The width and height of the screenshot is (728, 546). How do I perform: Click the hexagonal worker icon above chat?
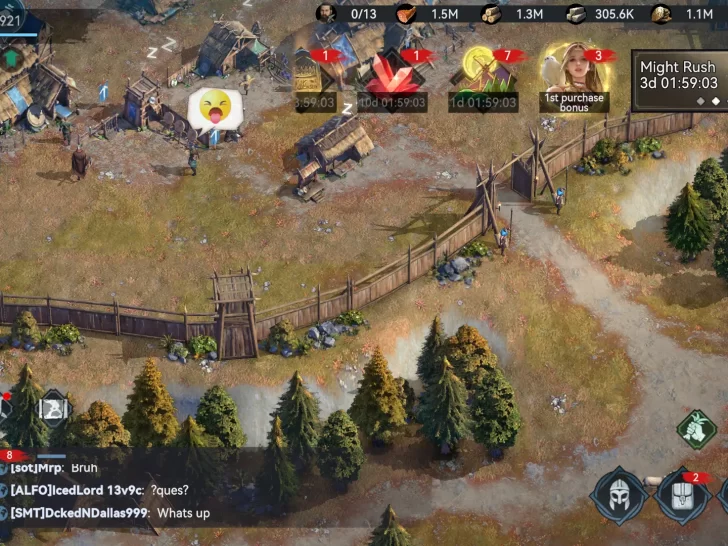[54, 408]
